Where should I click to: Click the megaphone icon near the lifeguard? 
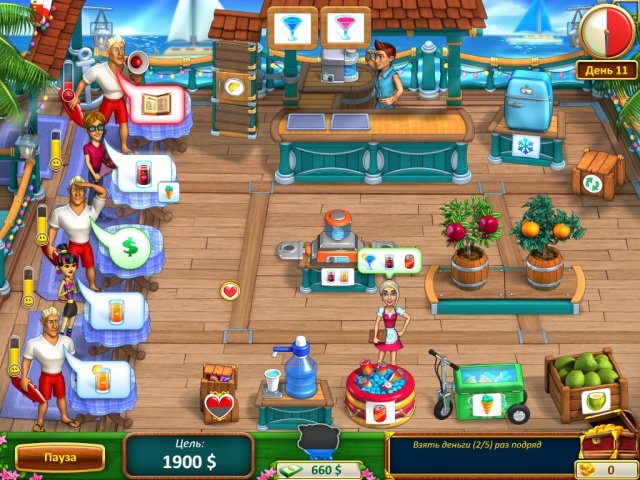tap(137, 62)
